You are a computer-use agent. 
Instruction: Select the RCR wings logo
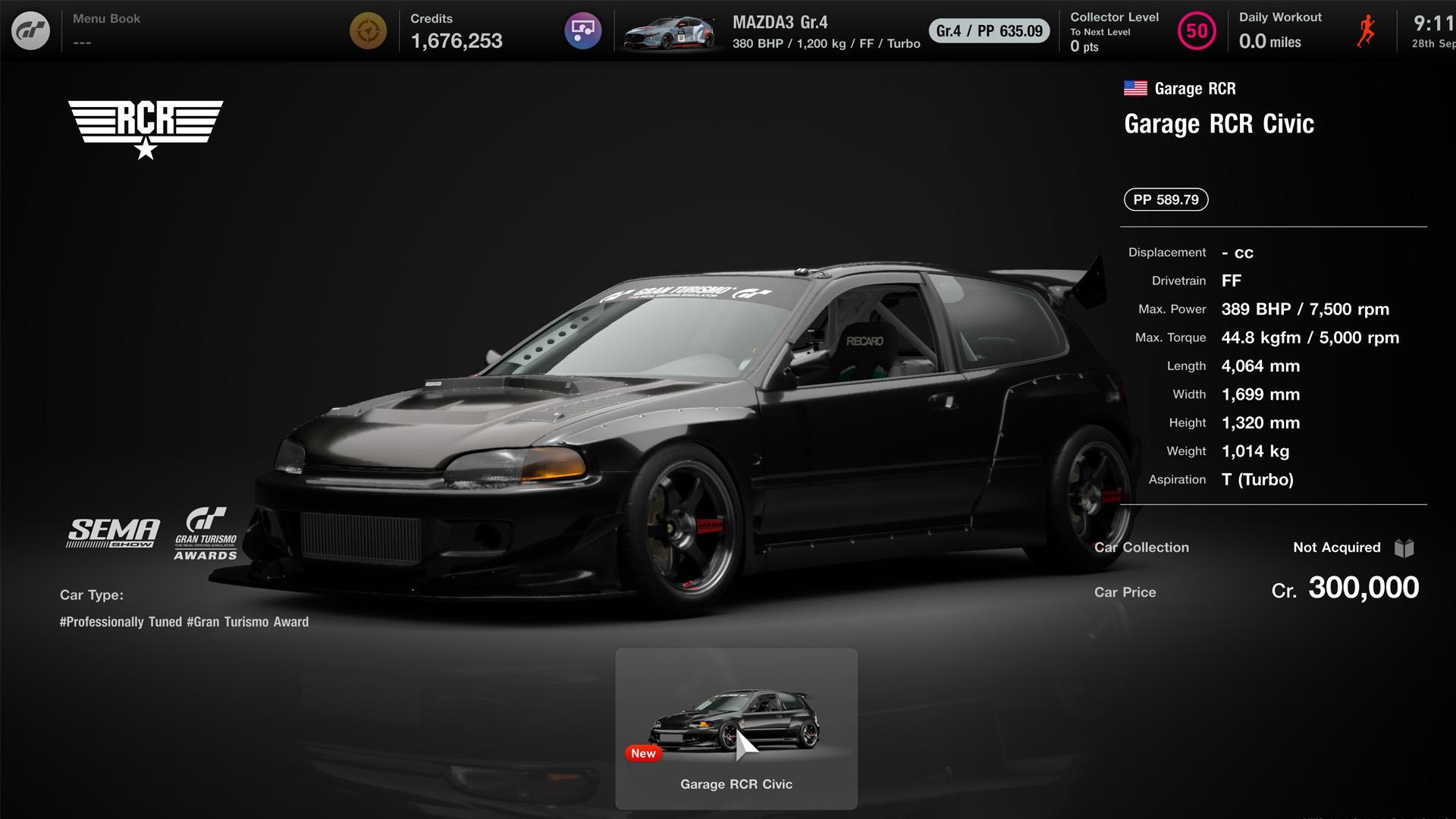(x=146, y=124)
